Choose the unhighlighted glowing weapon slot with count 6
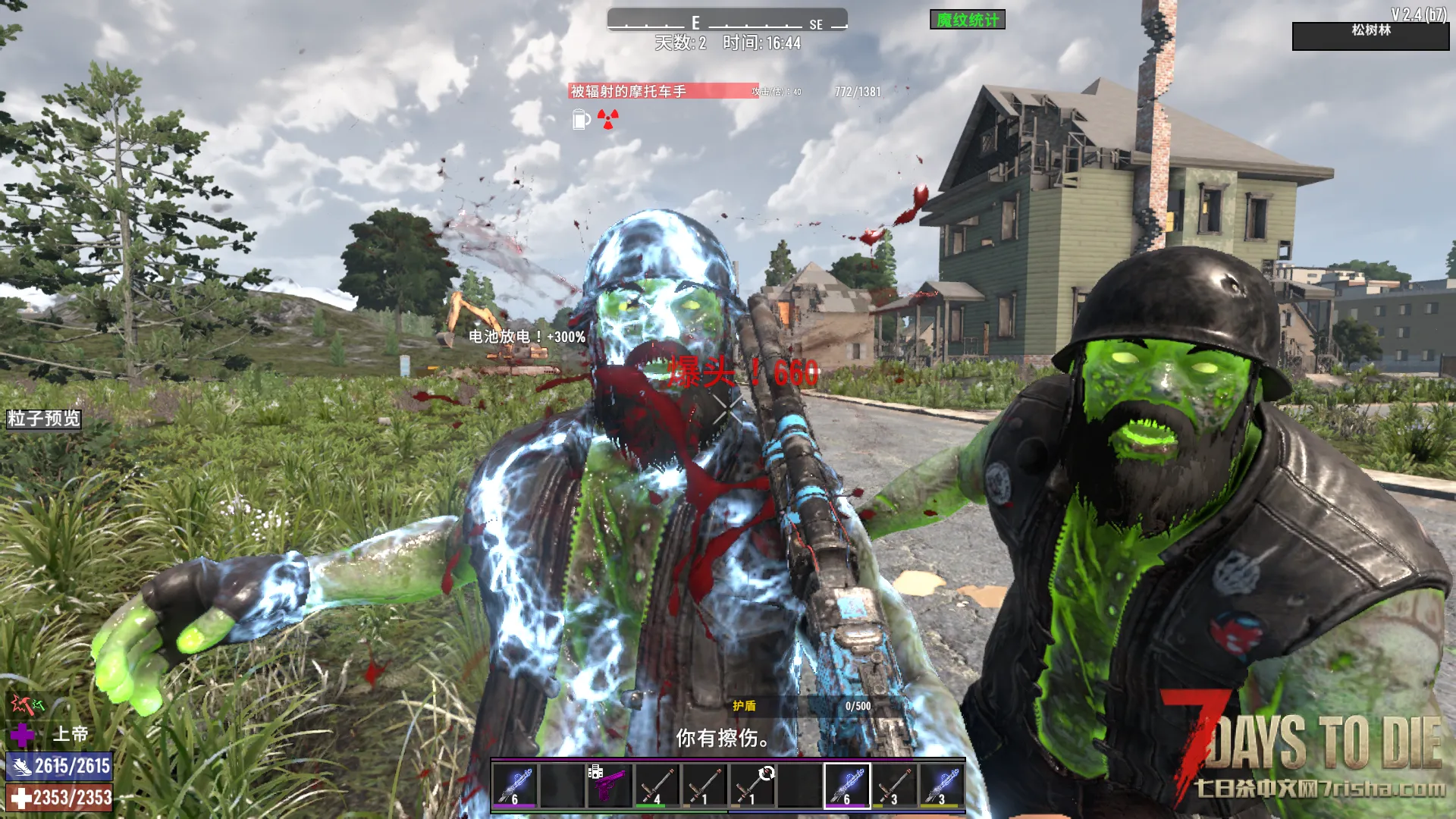The height and width of the screenshot is (819, 1456). (515, 784)
